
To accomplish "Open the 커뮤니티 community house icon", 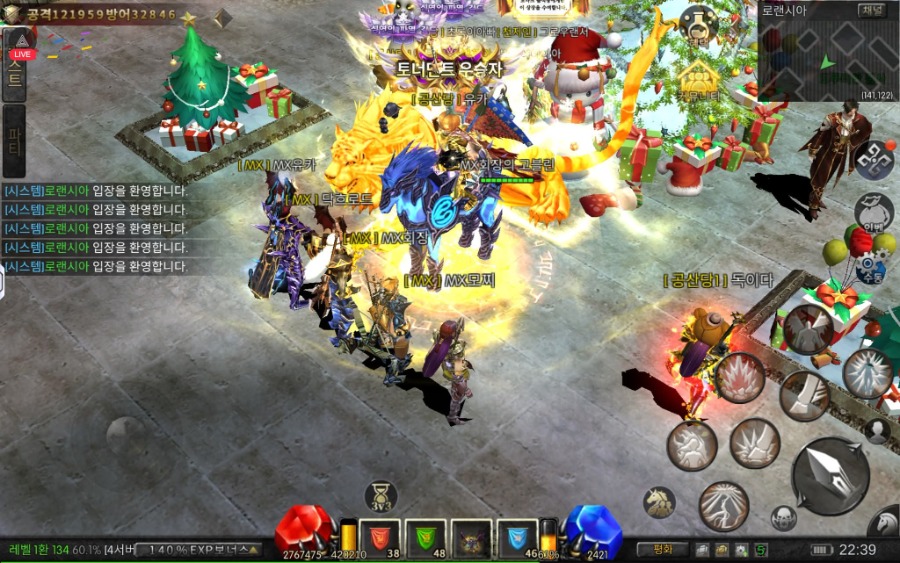I will 699,81.
